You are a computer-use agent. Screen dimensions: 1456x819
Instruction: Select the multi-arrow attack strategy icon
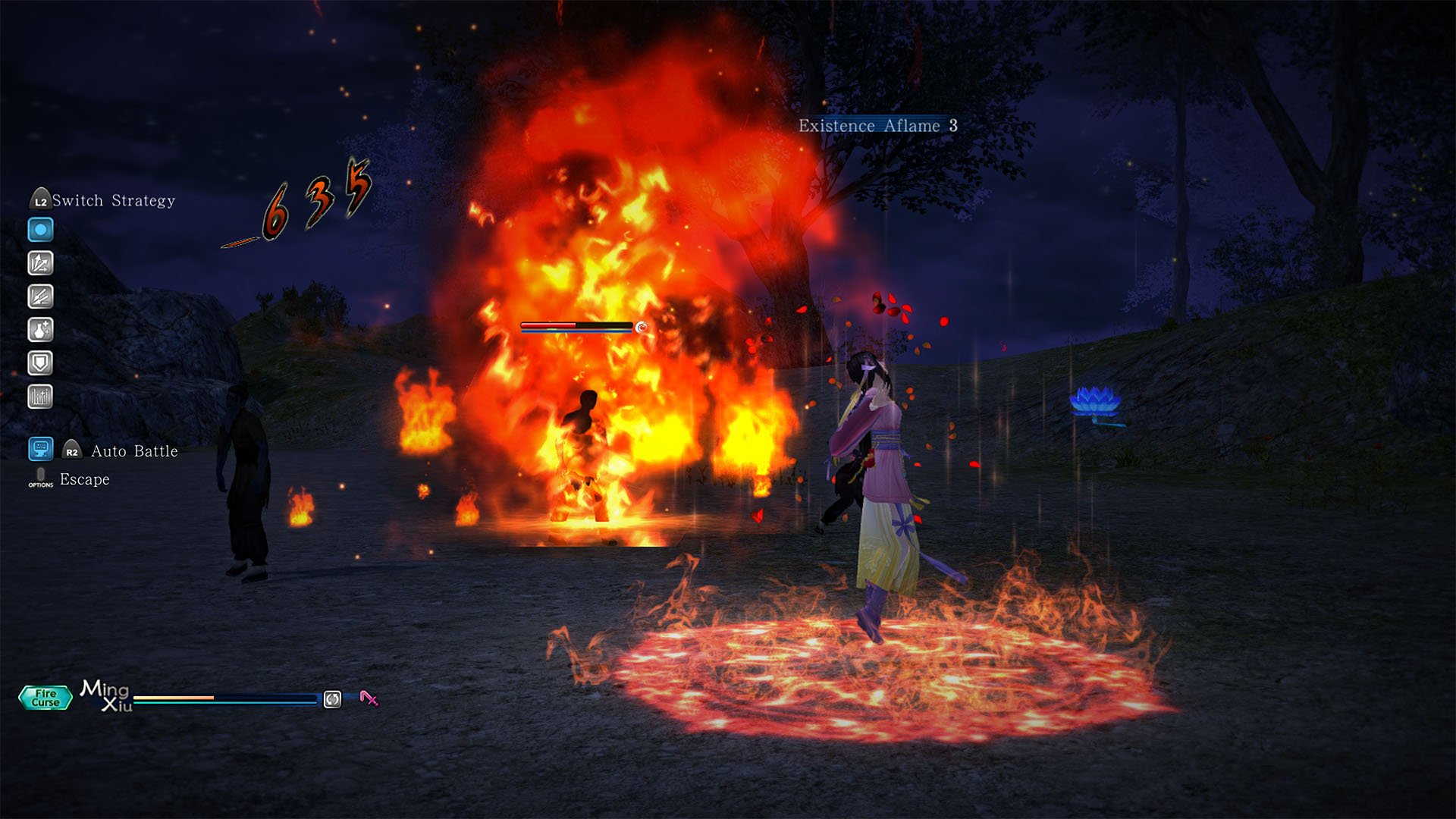point(39,262)
